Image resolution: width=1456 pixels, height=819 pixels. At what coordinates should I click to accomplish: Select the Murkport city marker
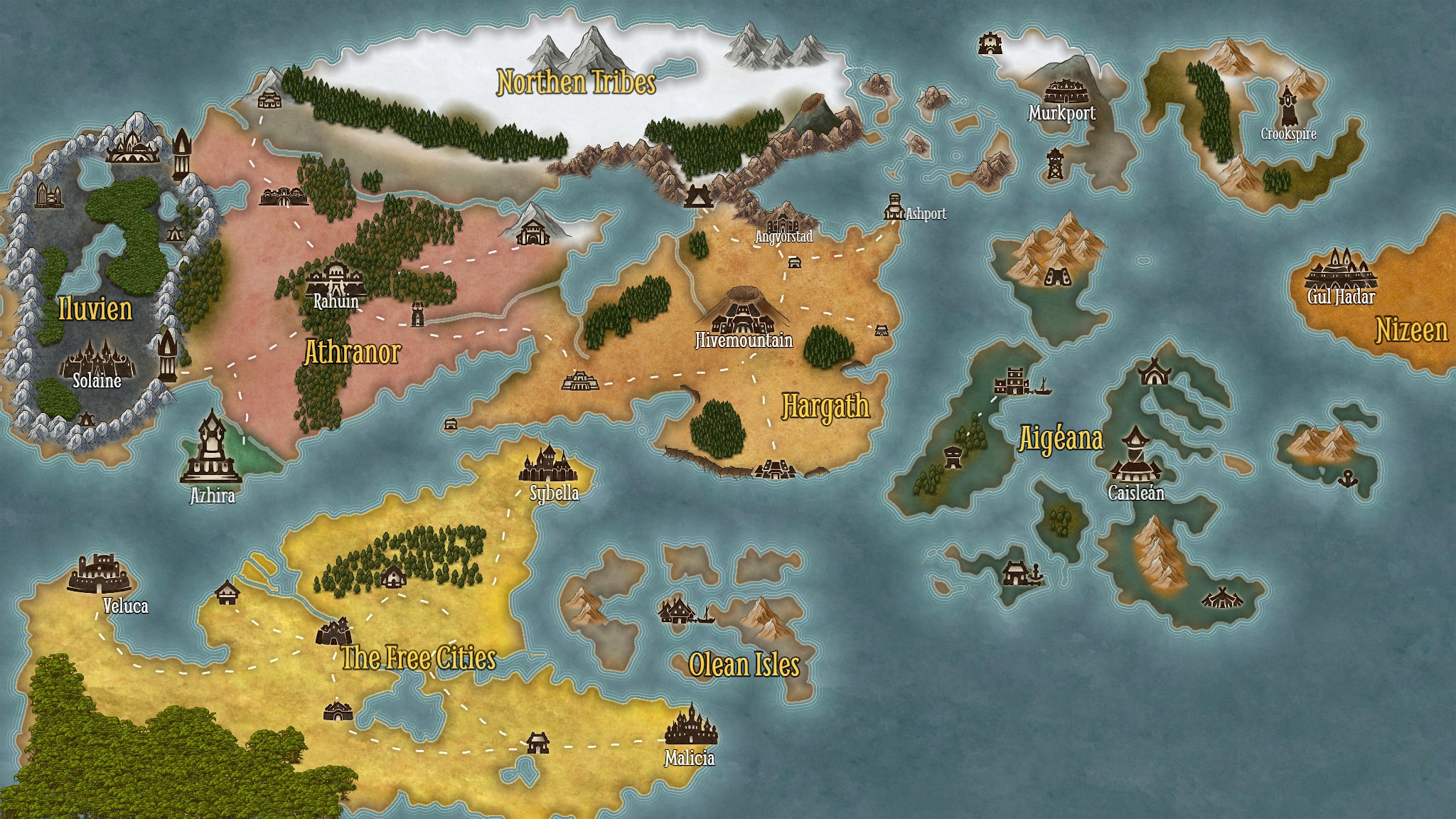pyautogui.click(x=1064, y=91)
